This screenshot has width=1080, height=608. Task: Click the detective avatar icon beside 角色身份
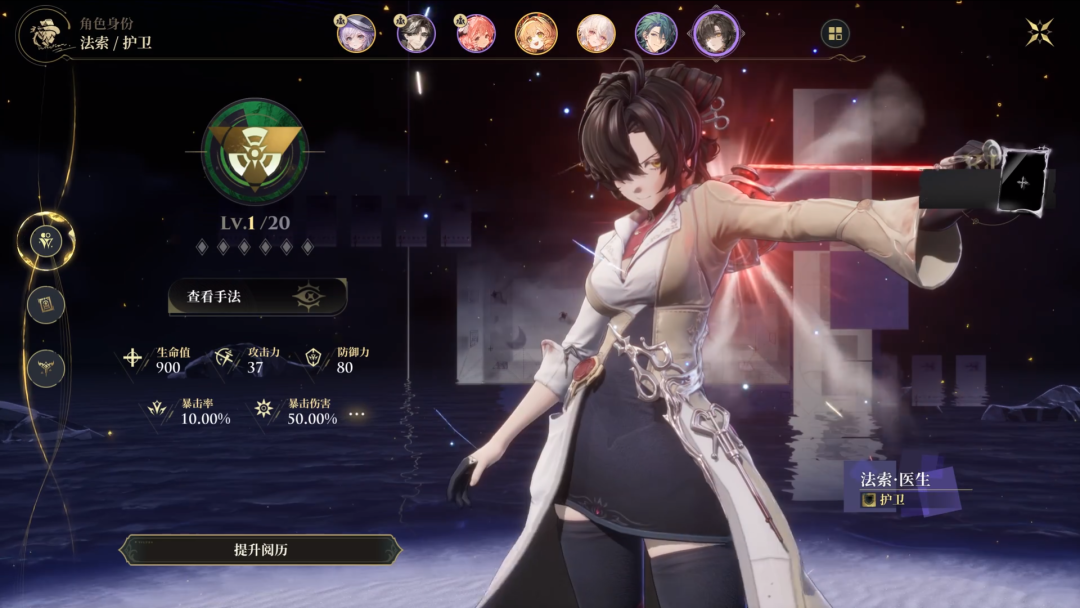42,32
